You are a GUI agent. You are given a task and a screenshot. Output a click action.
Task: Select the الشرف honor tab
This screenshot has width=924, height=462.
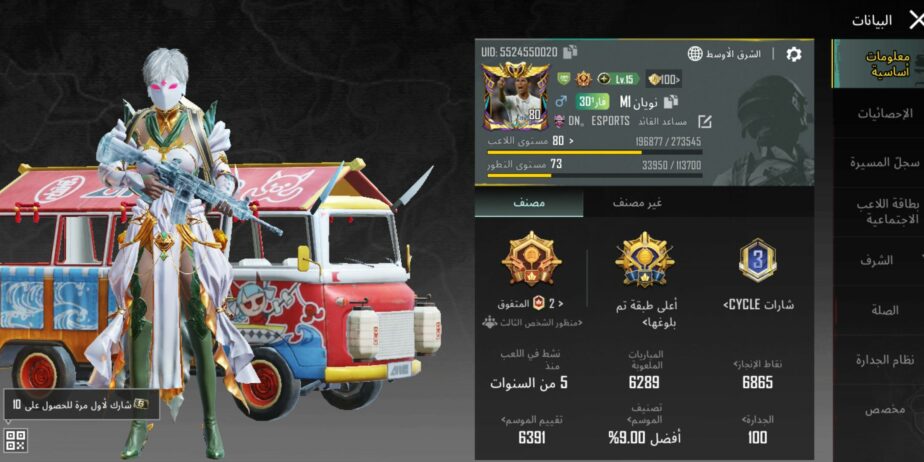[878, 260]
